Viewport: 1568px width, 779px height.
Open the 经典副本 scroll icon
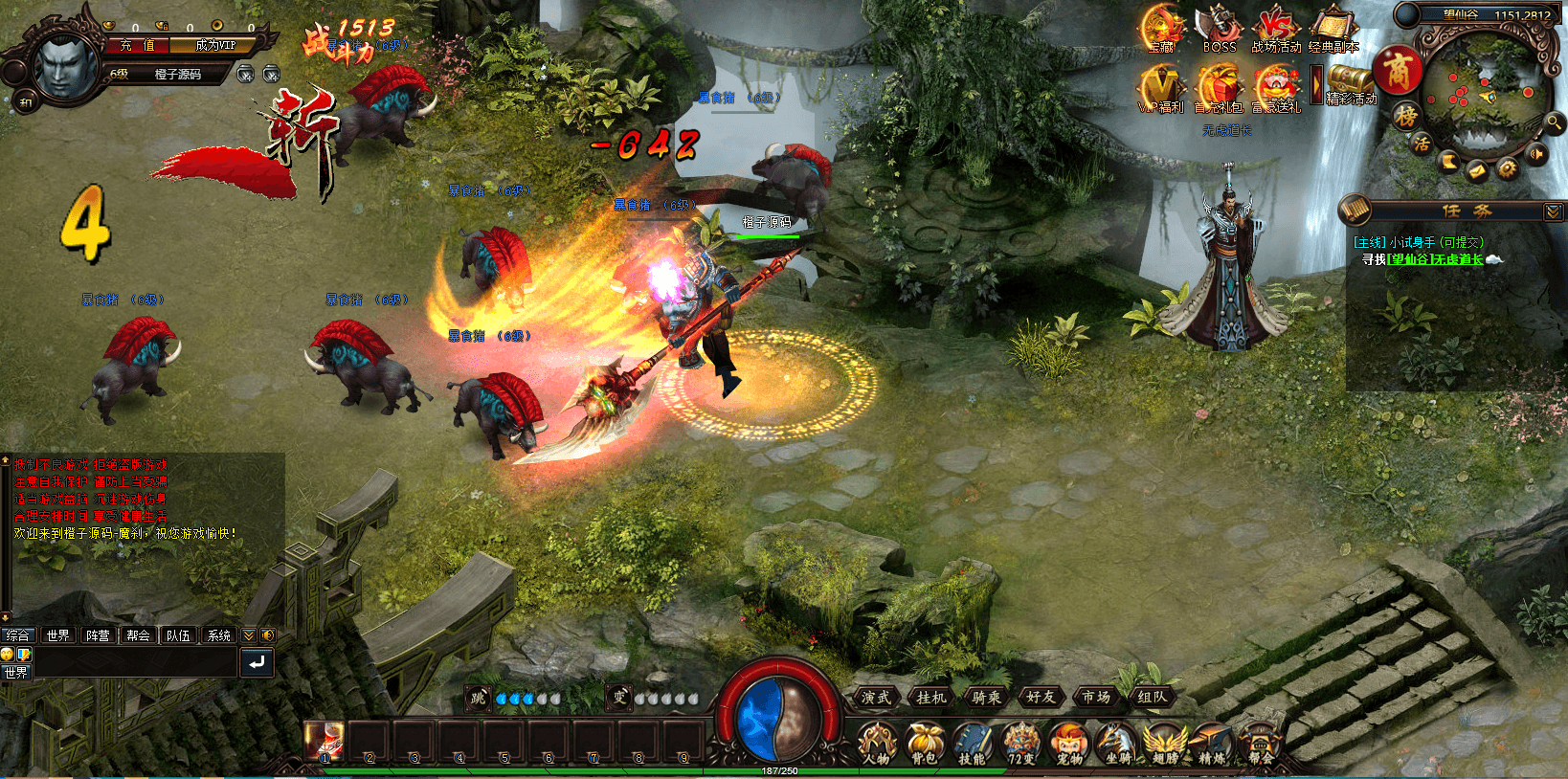tap(1333, 28)
